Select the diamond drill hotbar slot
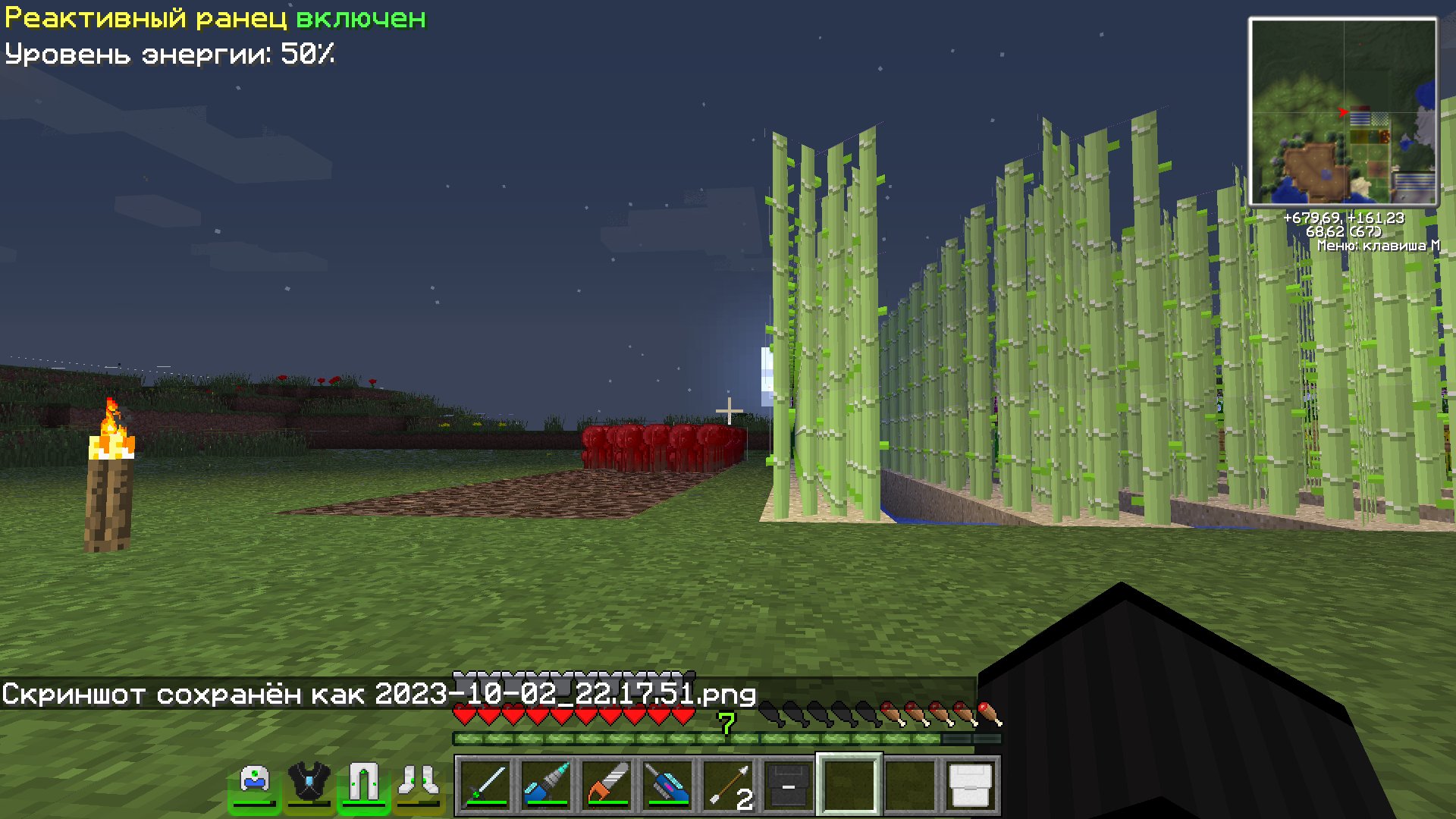 pos(546,785)
